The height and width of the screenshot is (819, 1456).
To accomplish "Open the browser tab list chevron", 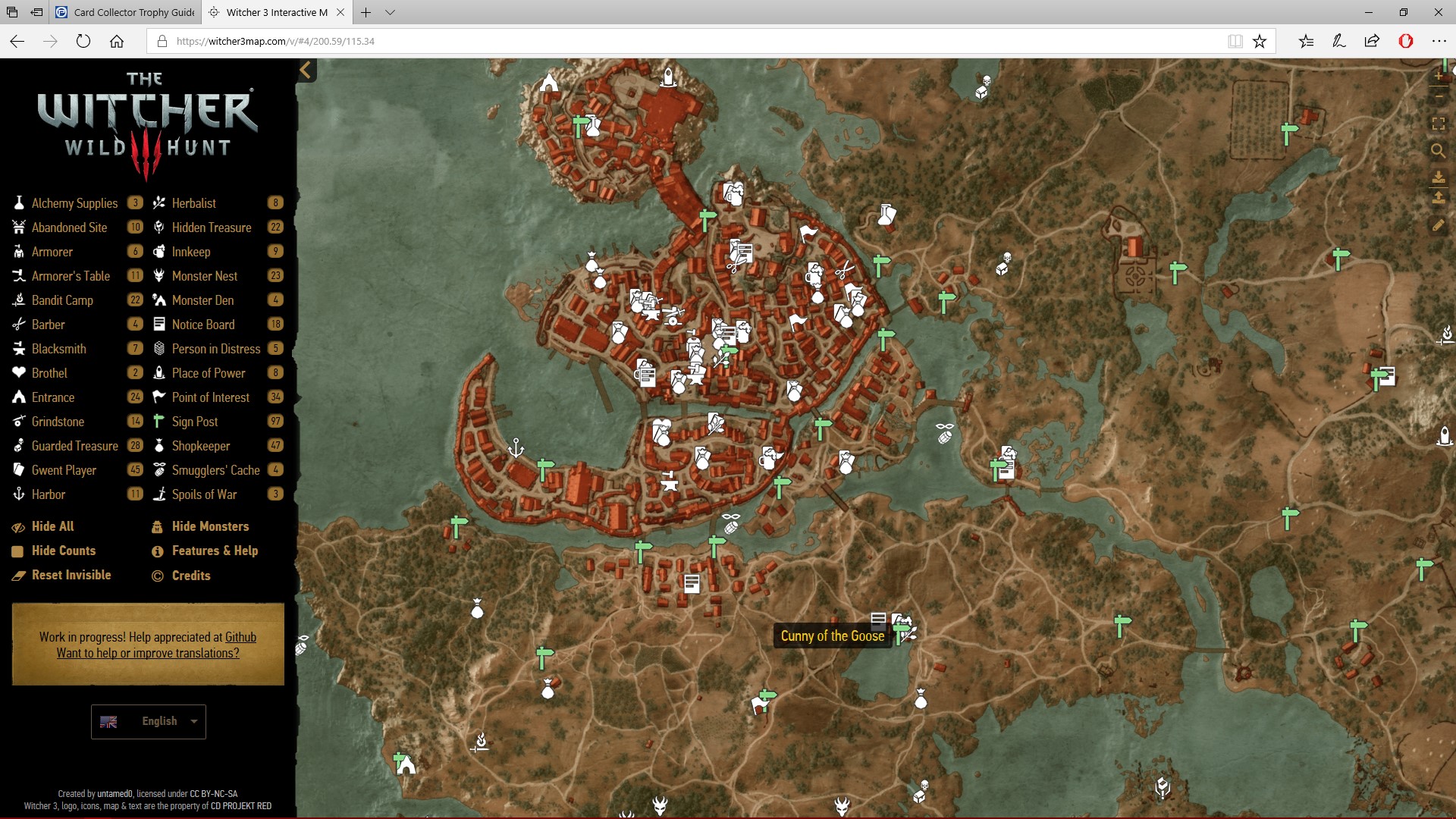I will pyautogui.click(x=390, y=12).
